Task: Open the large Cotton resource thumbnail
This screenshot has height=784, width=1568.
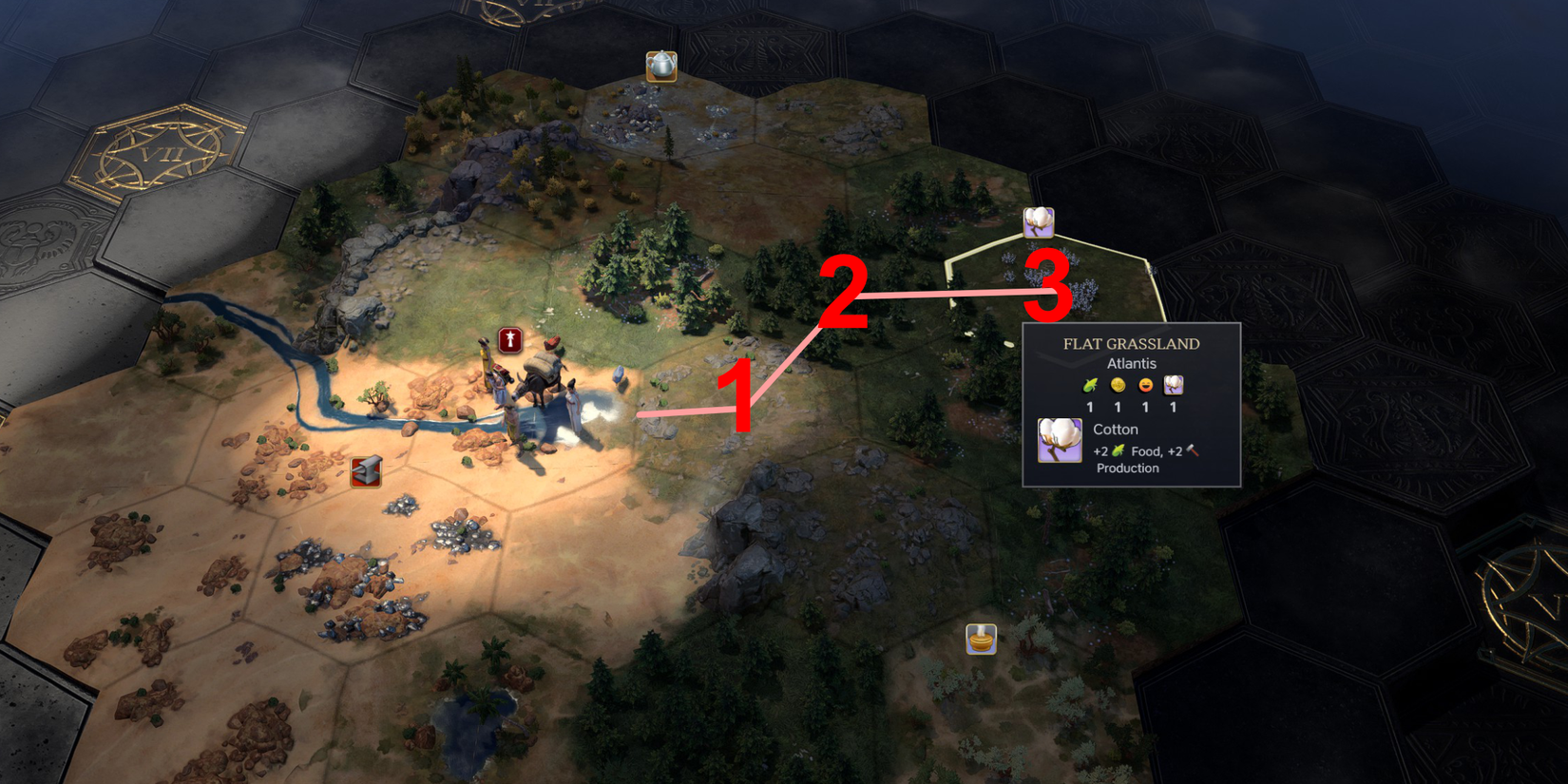Action: point(1059,439)
